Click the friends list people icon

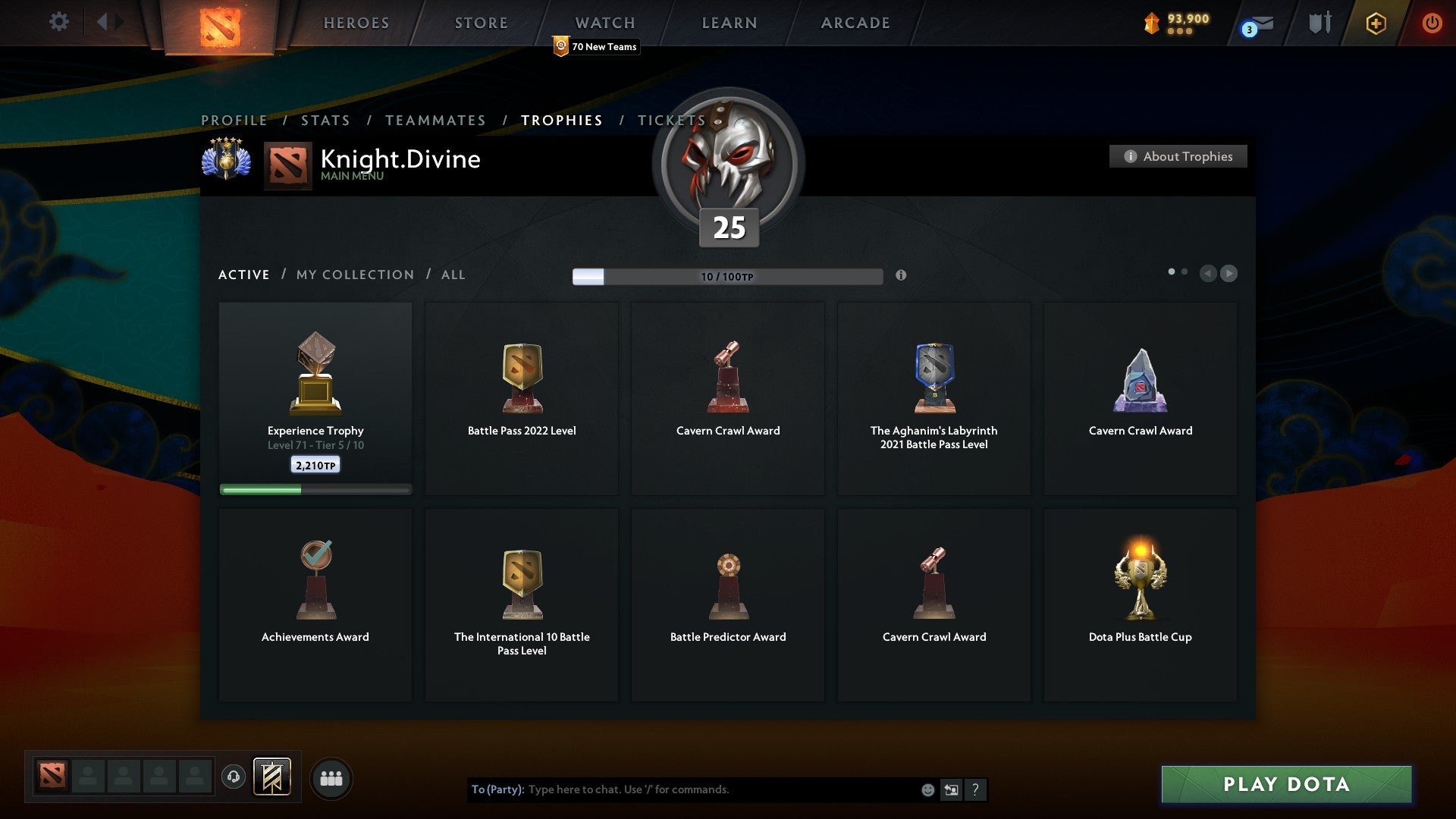pyautogui.click(x=331, y=777)
